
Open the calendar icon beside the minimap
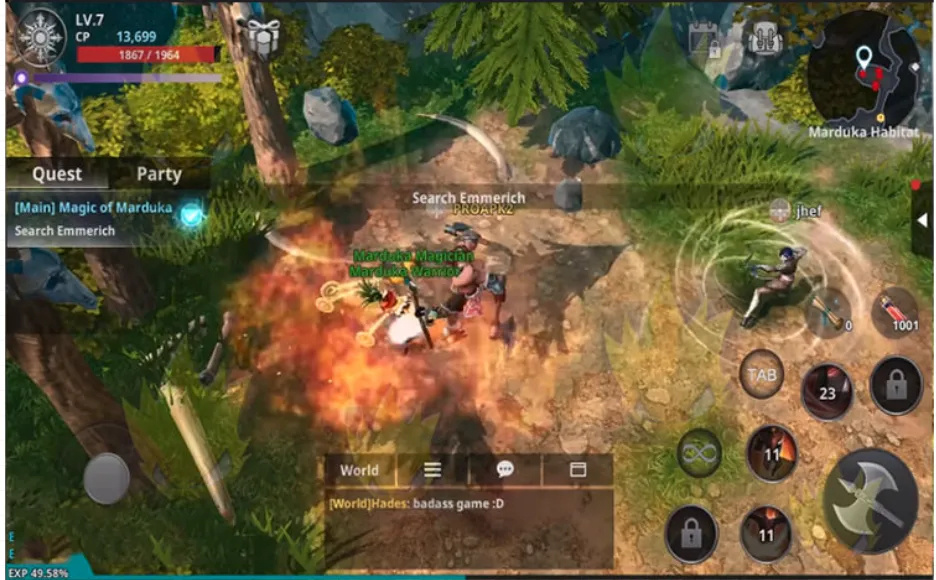[x=705, y=40]
